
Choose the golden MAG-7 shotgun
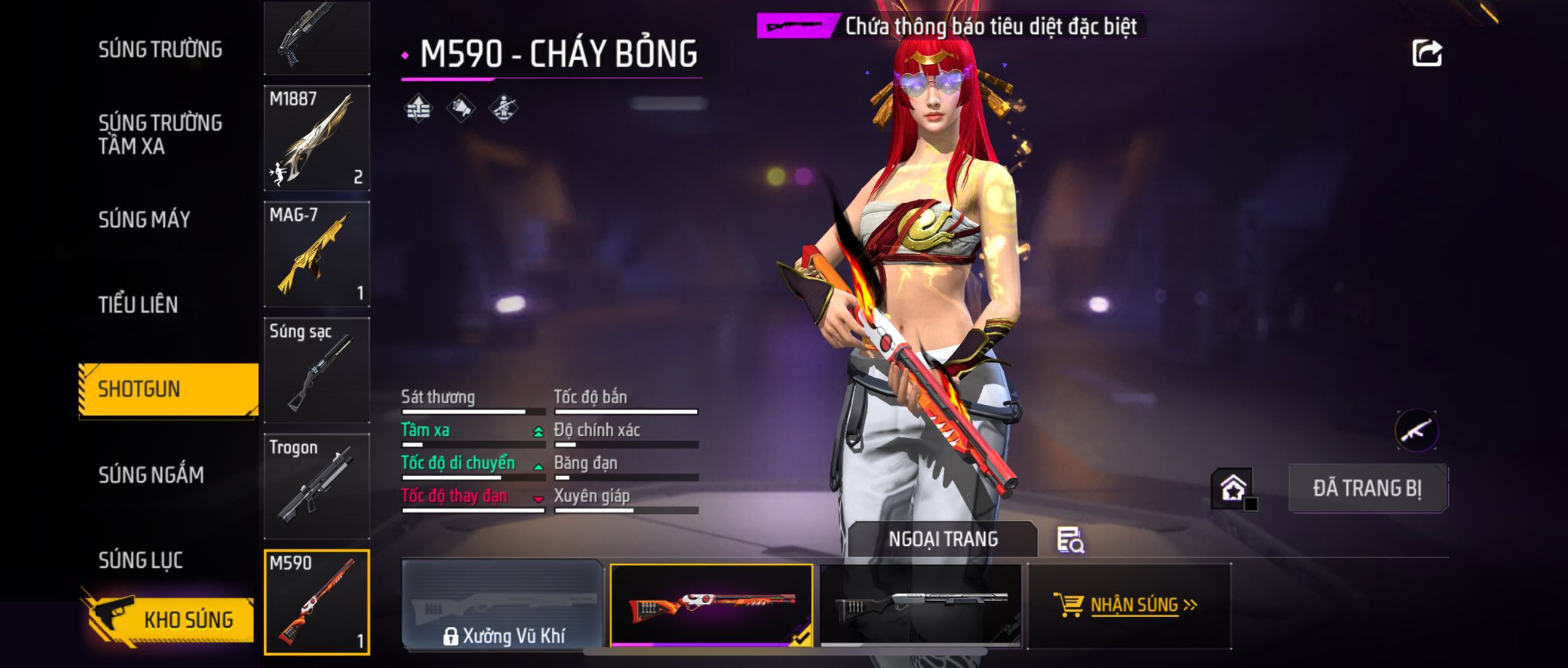[x=316, y=254]
